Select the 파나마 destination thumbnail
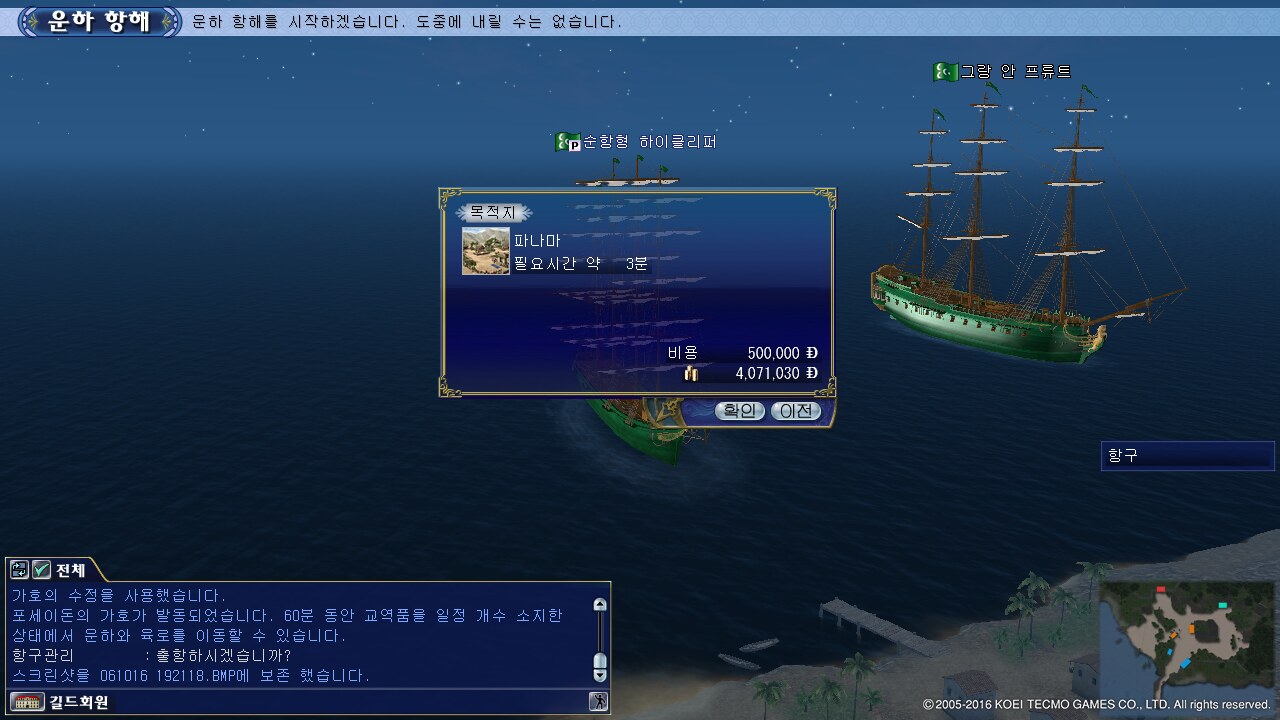 [x=485, y=250]
